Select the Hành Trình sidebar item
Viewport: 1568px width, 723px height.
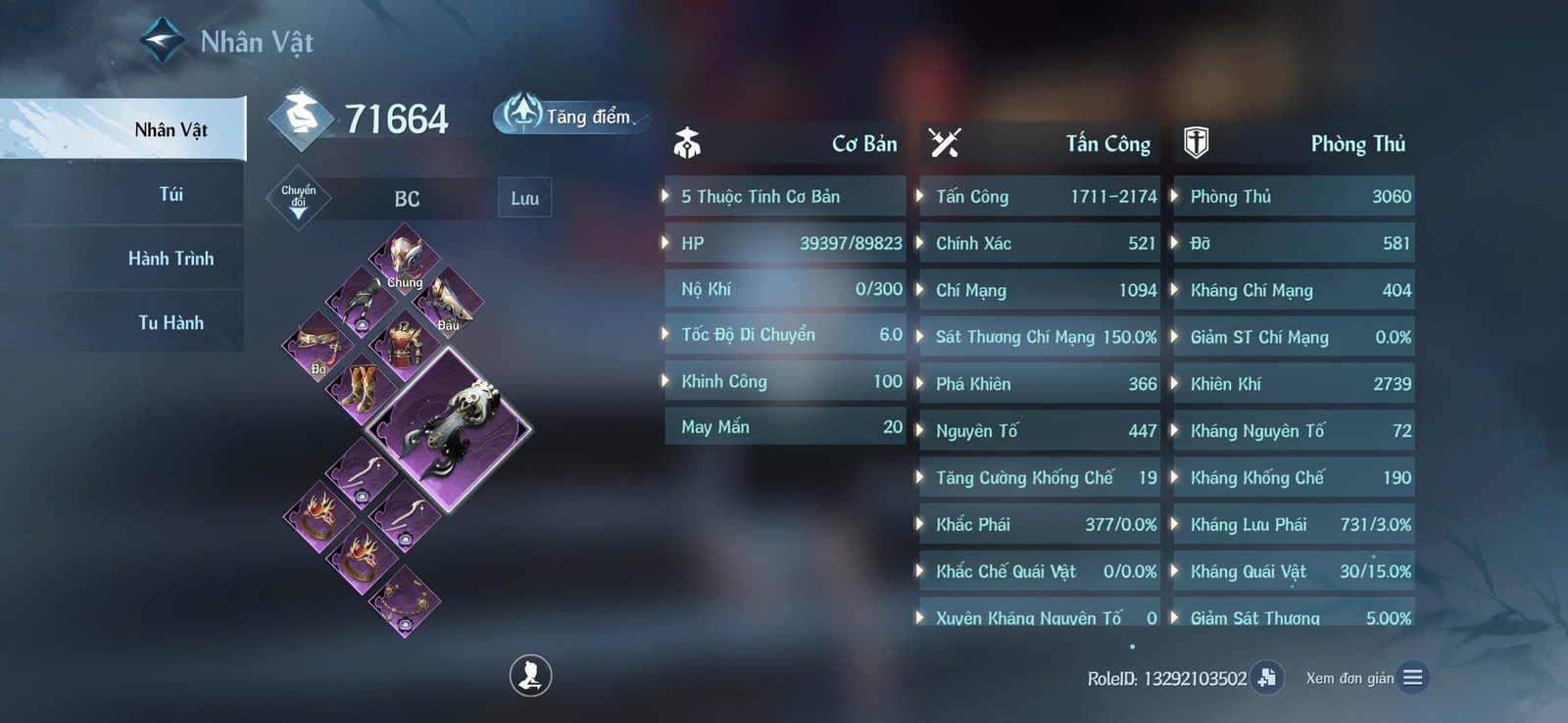pos(171,258)
